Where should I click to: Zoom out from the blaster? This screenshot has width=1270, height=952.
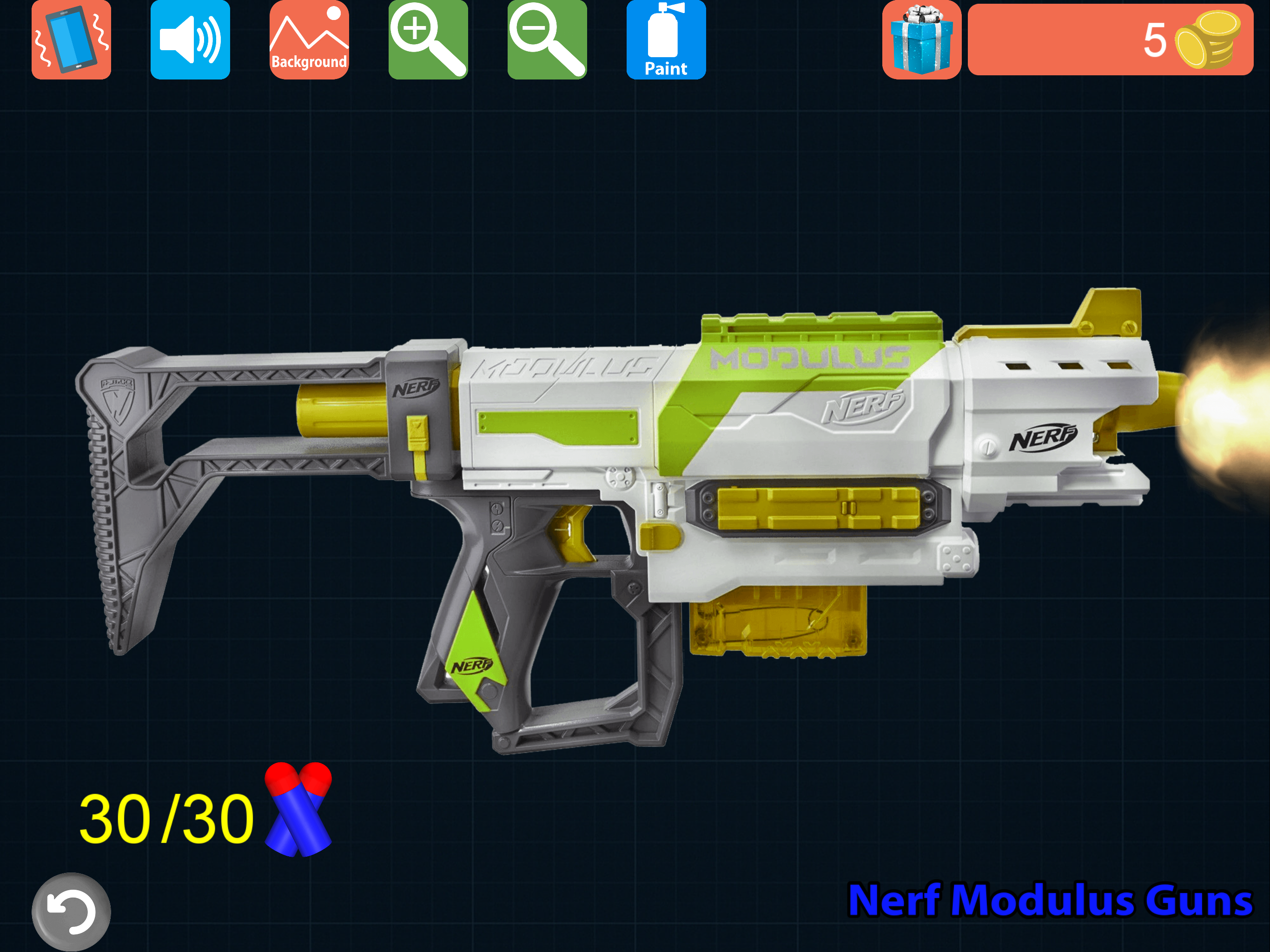pyautogui.click(x=546, y=39)
